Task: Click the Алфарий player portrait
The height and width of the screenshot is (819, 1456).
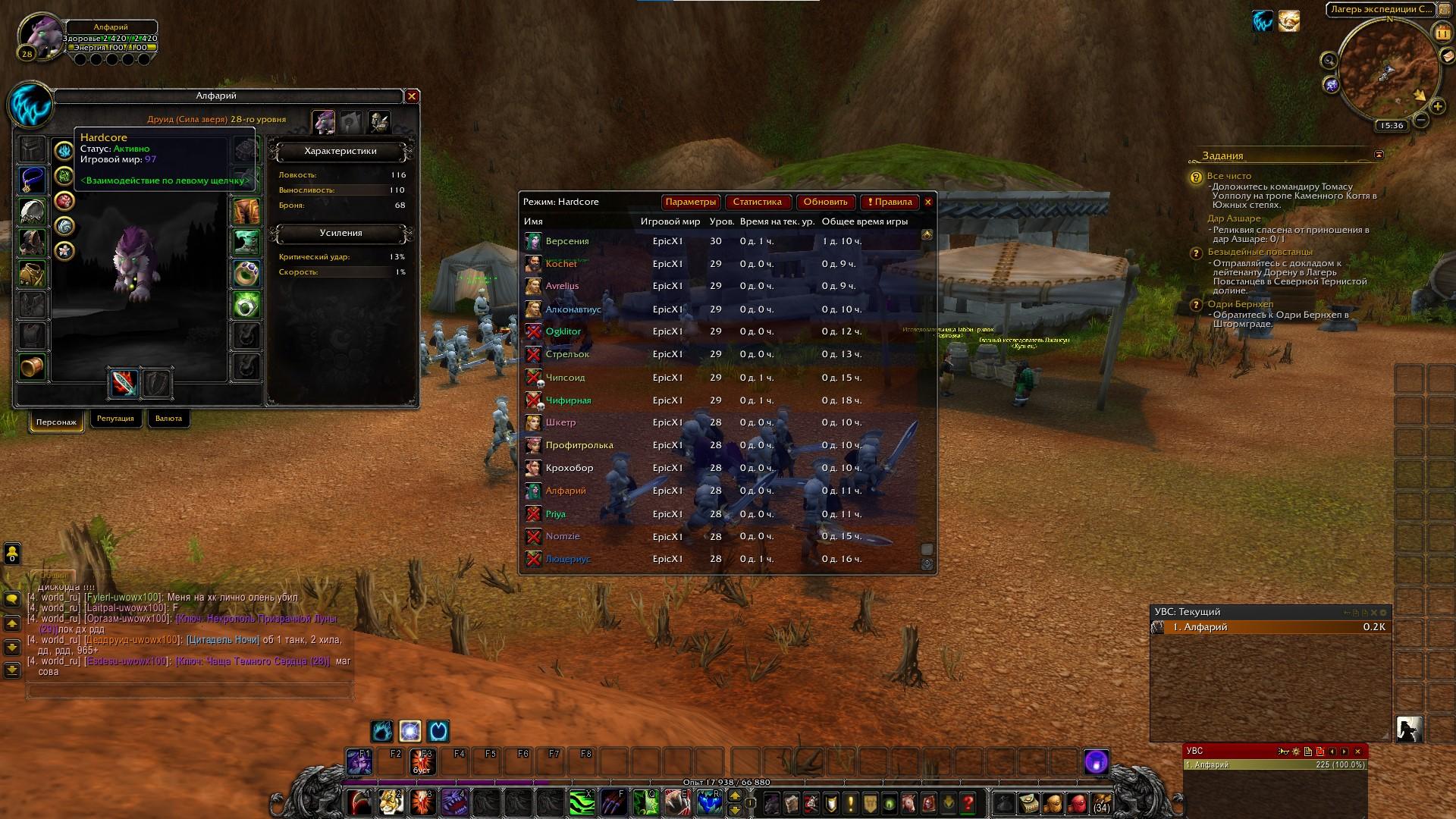Action: click(42, 35)
